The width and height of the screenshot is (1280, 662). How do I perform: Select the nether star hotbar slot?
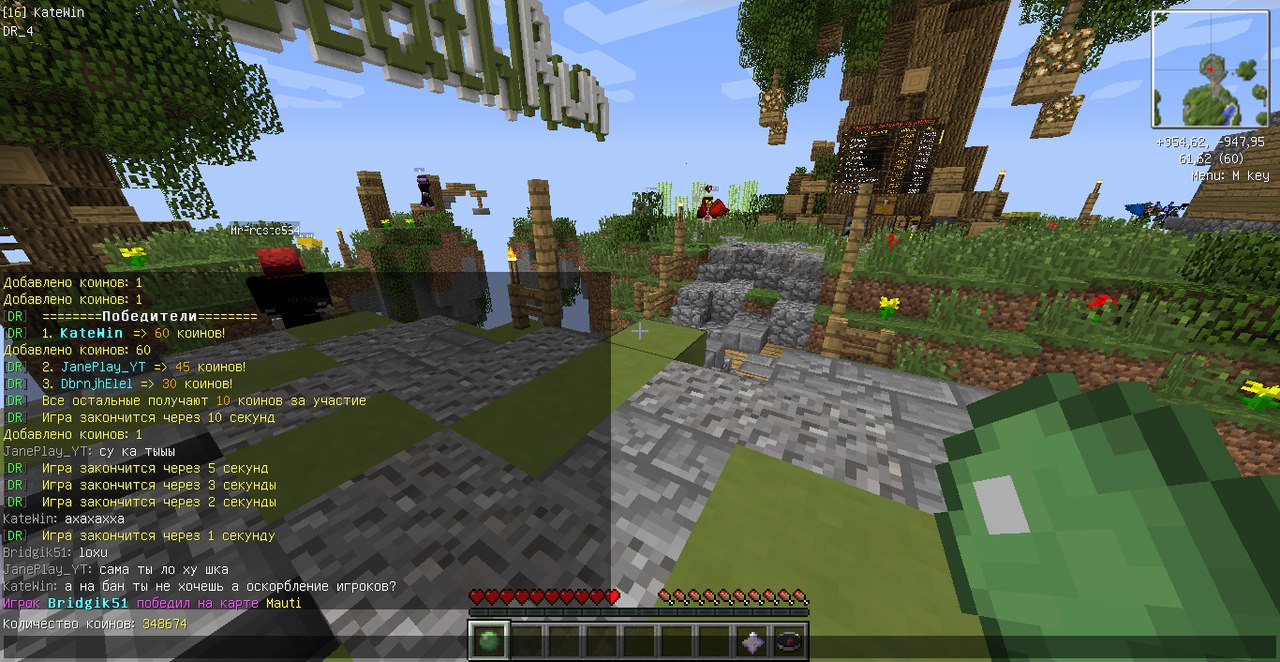pos(753,641)
